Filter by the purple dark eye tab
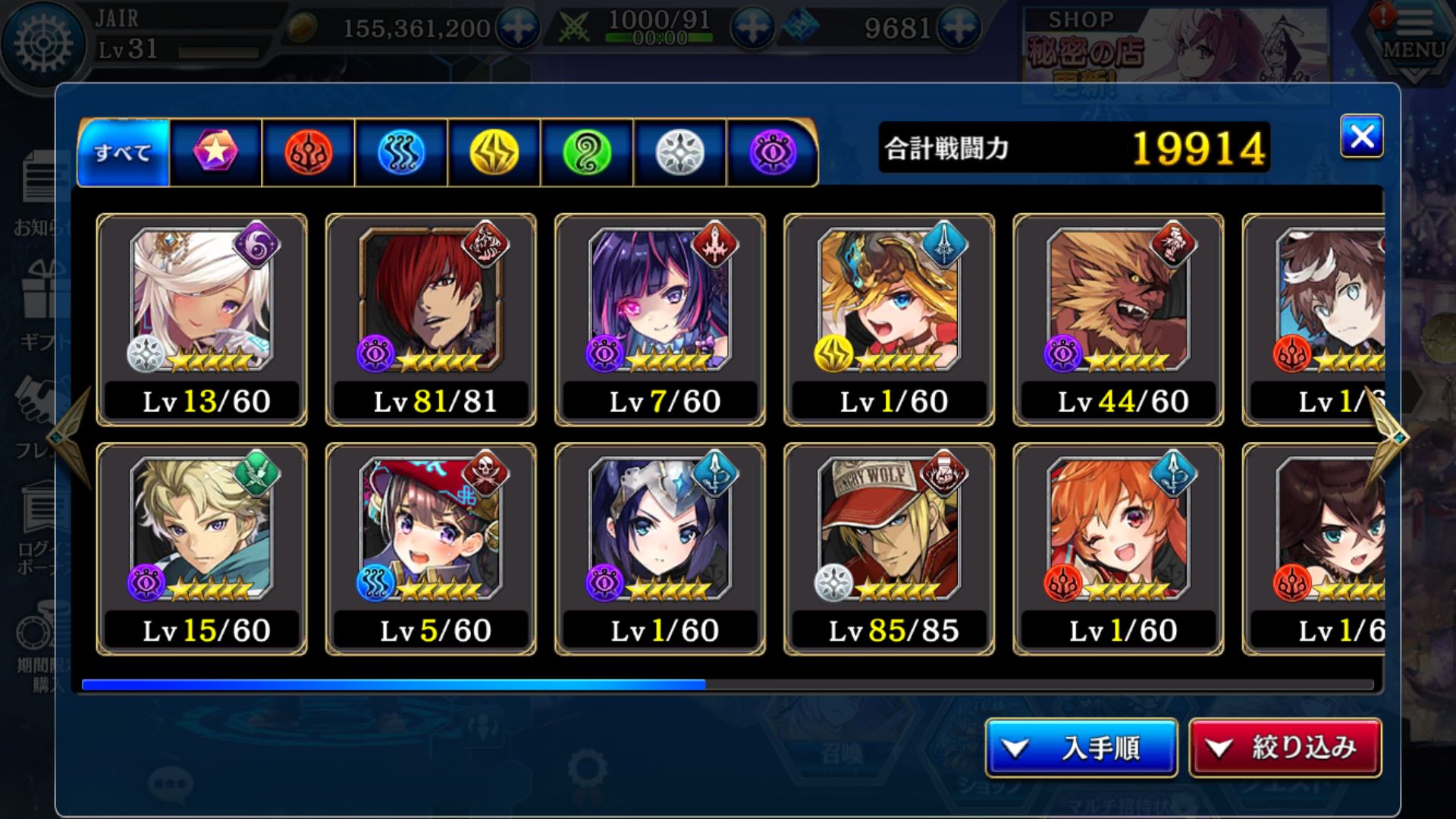The width and height of the screenshot is (1456, 819). click(x=772, y=152)
